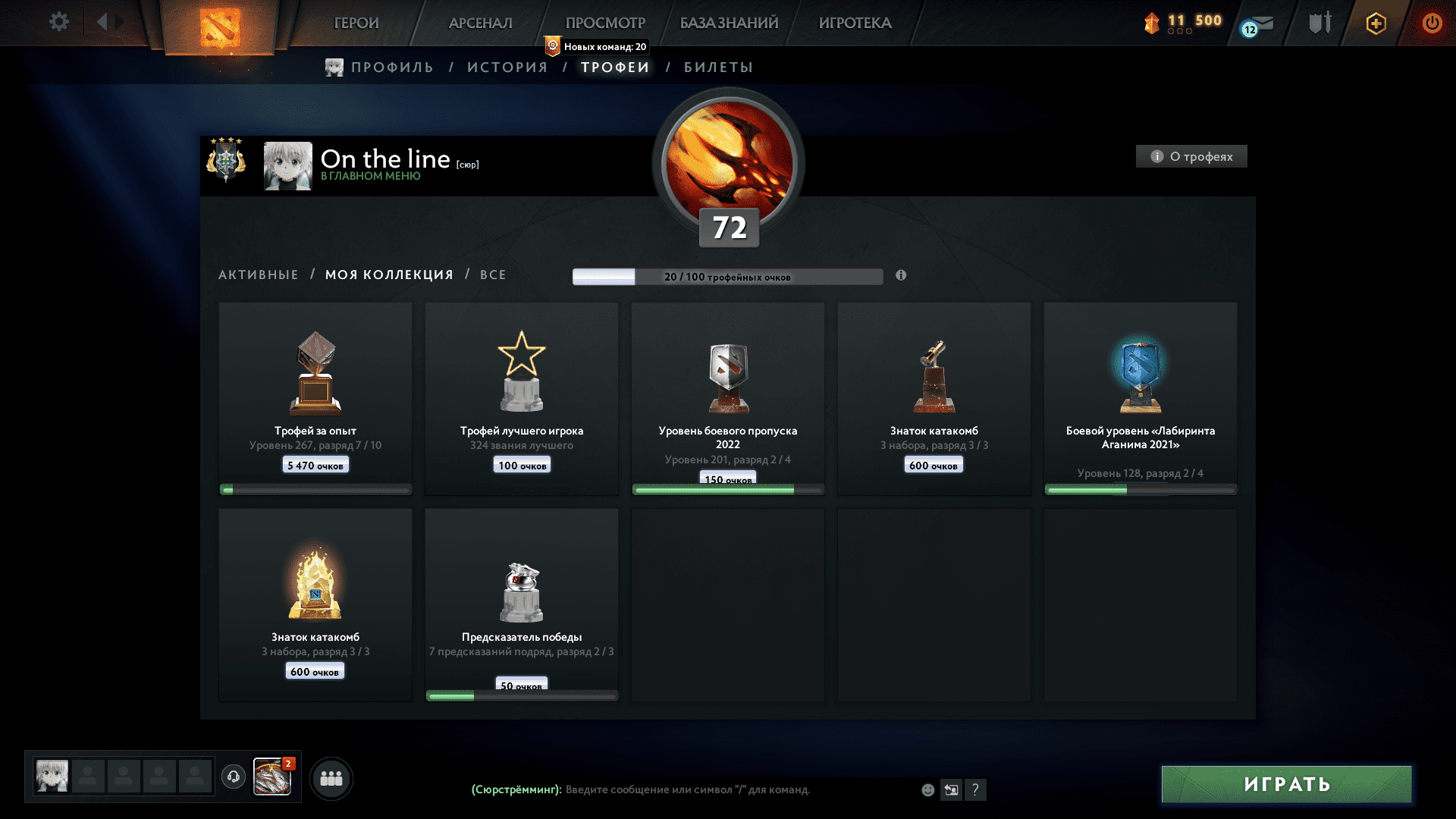Image resolution: width=1456 pixels, height=819 pixels.
Task: Open the settings gear menu
Action: (x=58, y=22)
